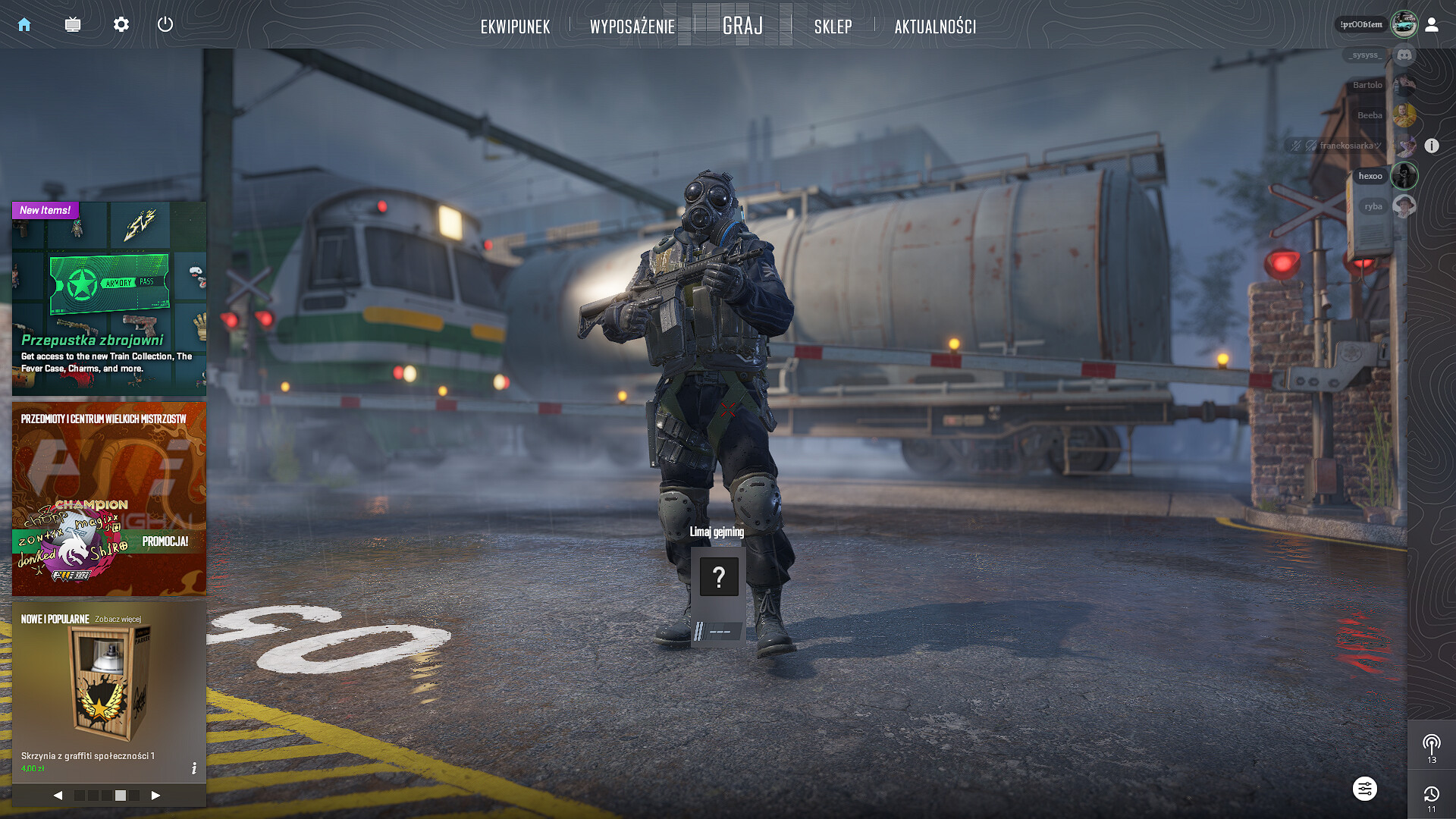Click the Zobacz więcej link
Image resolution: width=1456 pixels, height=819 pixels.
tap(118, 619)
